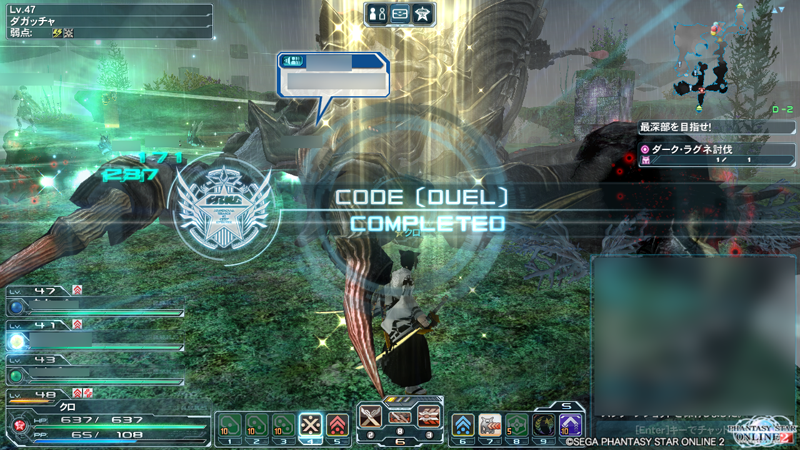Select the star emblem icon at top

coord(423,13)
